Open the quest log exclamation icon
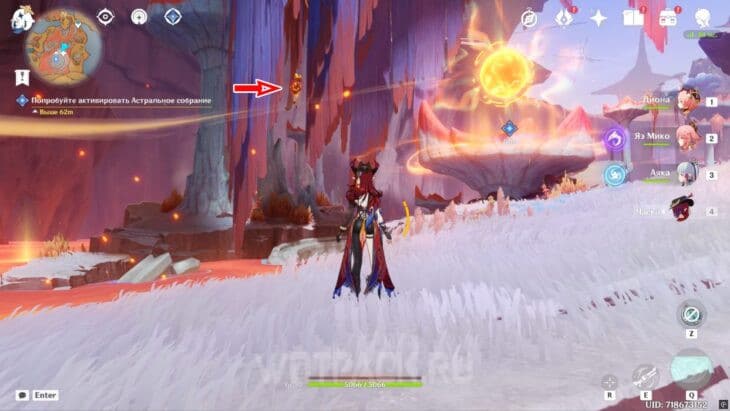 point(20,76)
